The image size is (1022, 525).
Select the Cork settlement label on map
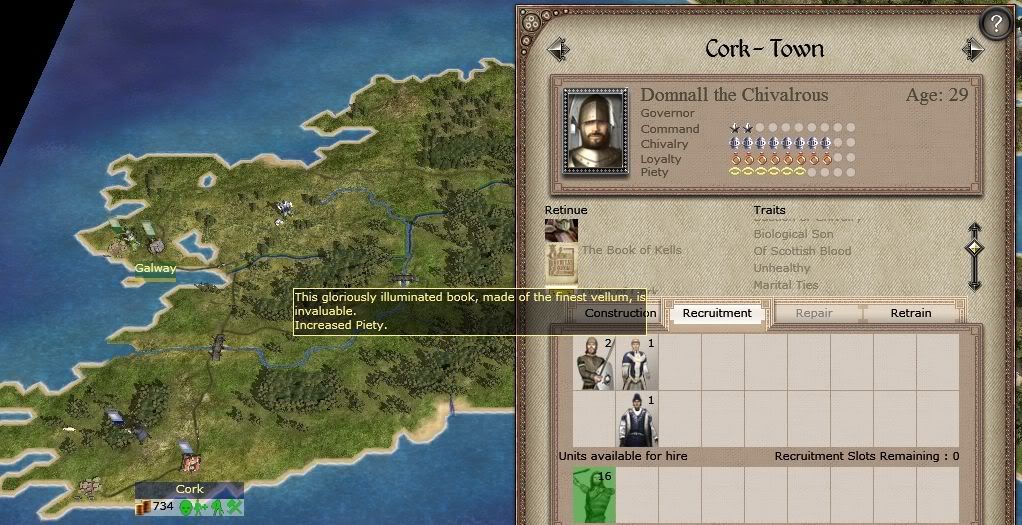tap(189, 489)
